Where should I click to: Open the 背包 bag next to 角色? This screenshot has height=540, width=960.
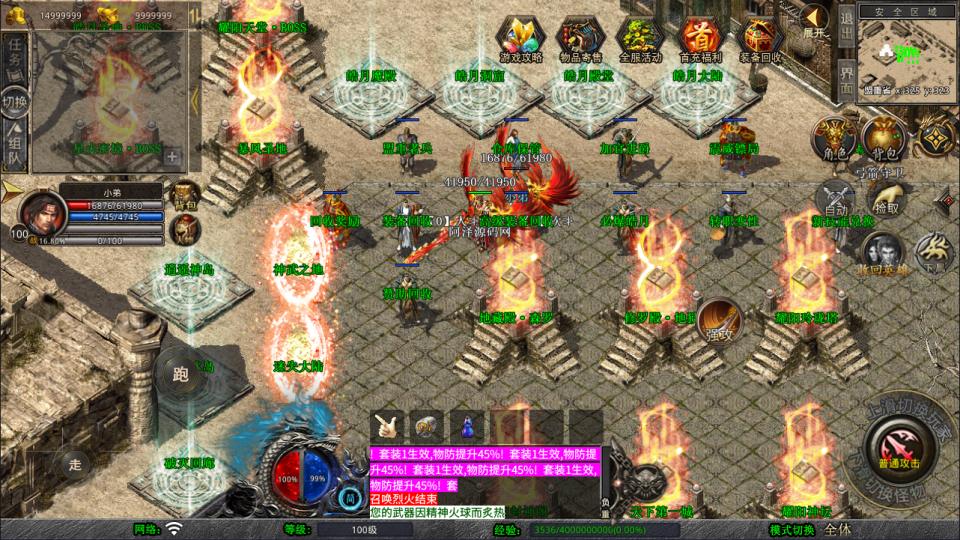pos(881,137)
